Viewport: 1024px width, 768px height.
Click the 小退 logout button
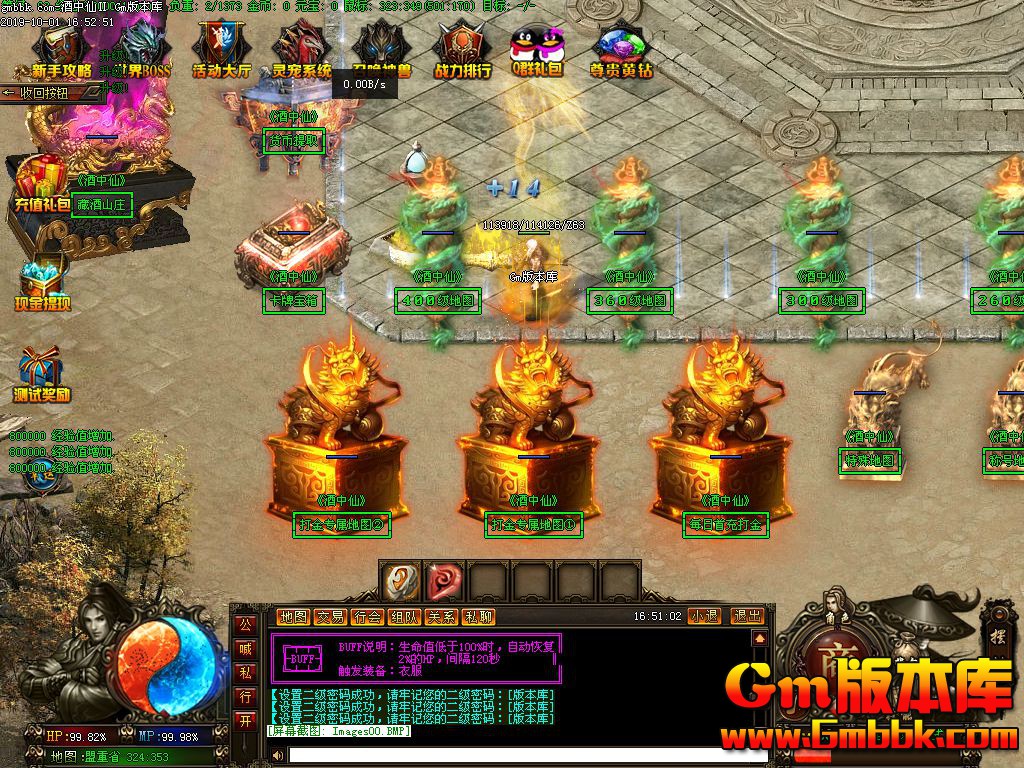[x=704, y=616]
